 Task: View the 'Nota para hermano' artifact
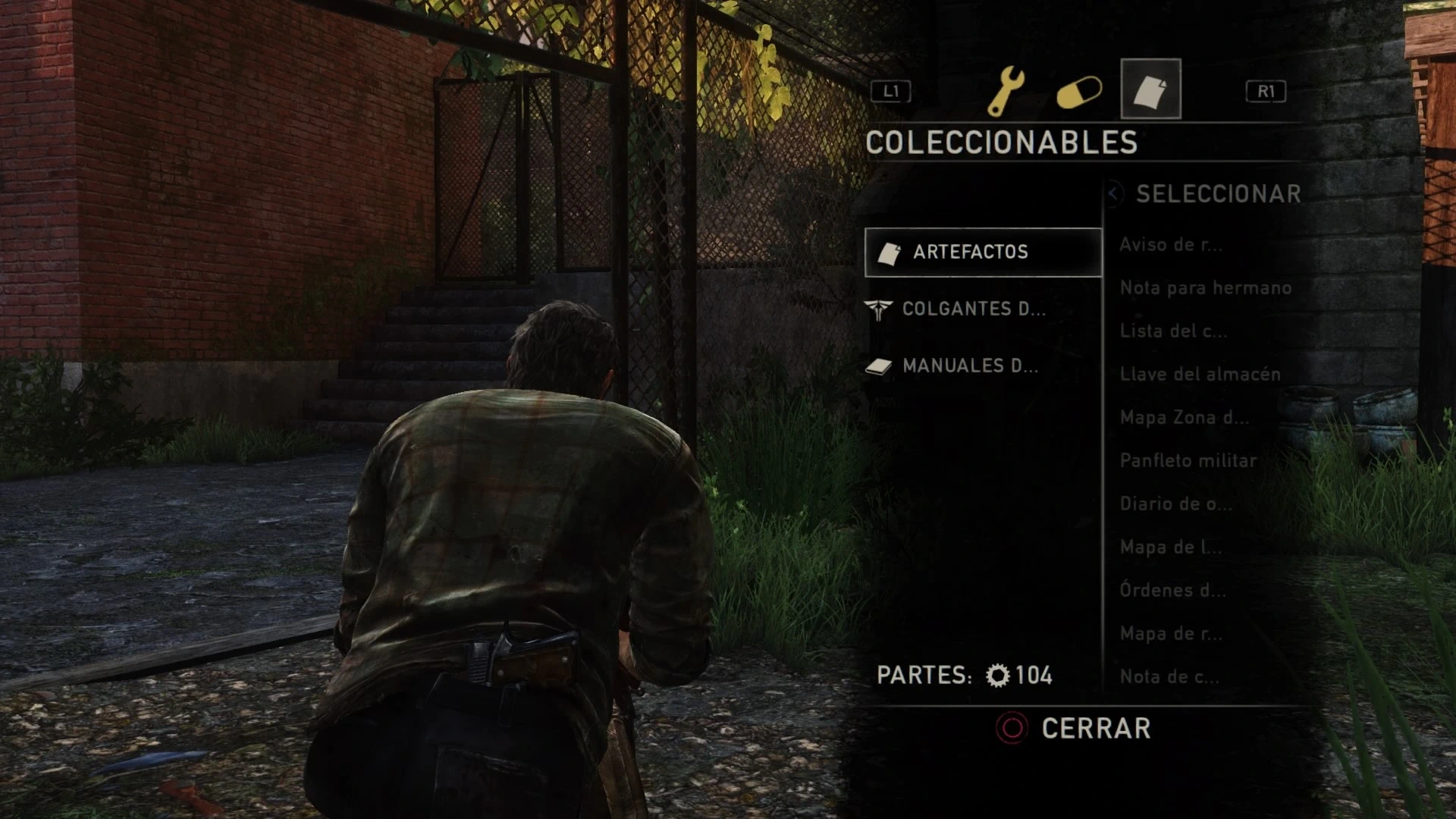coord(1205,288)
